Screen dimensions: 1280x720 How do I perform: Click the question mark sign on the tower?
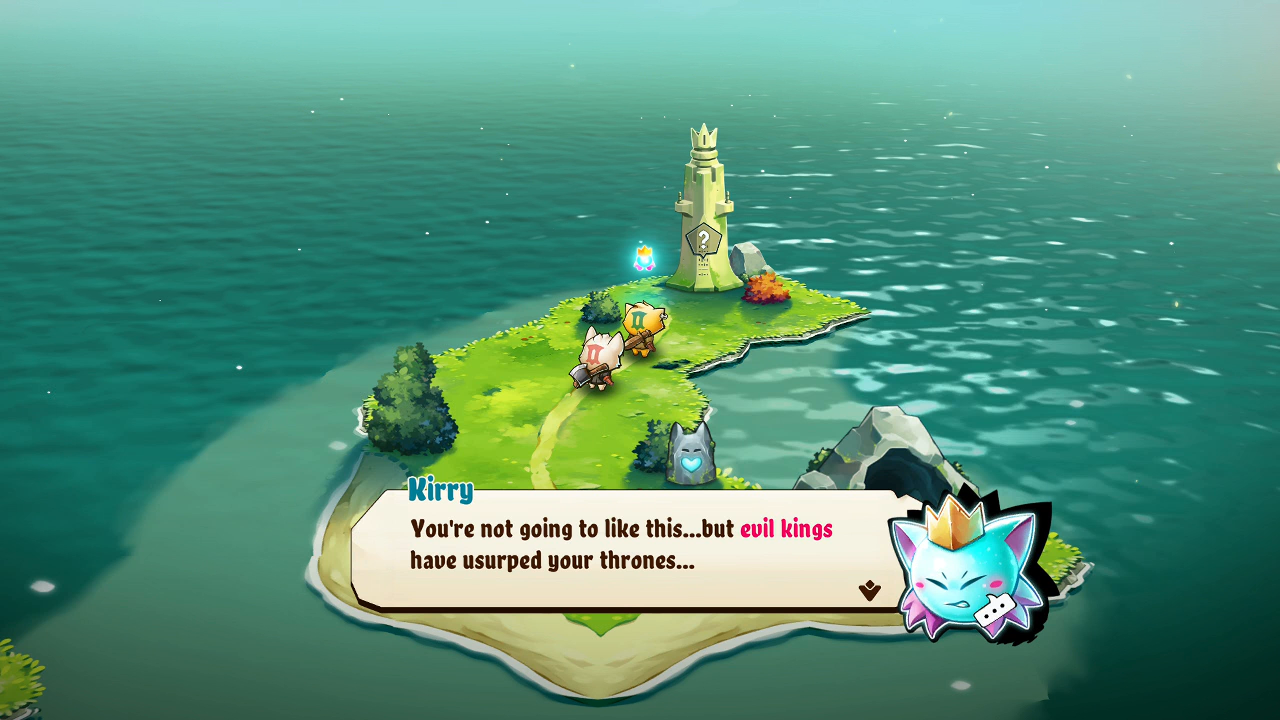click(703, 240)
